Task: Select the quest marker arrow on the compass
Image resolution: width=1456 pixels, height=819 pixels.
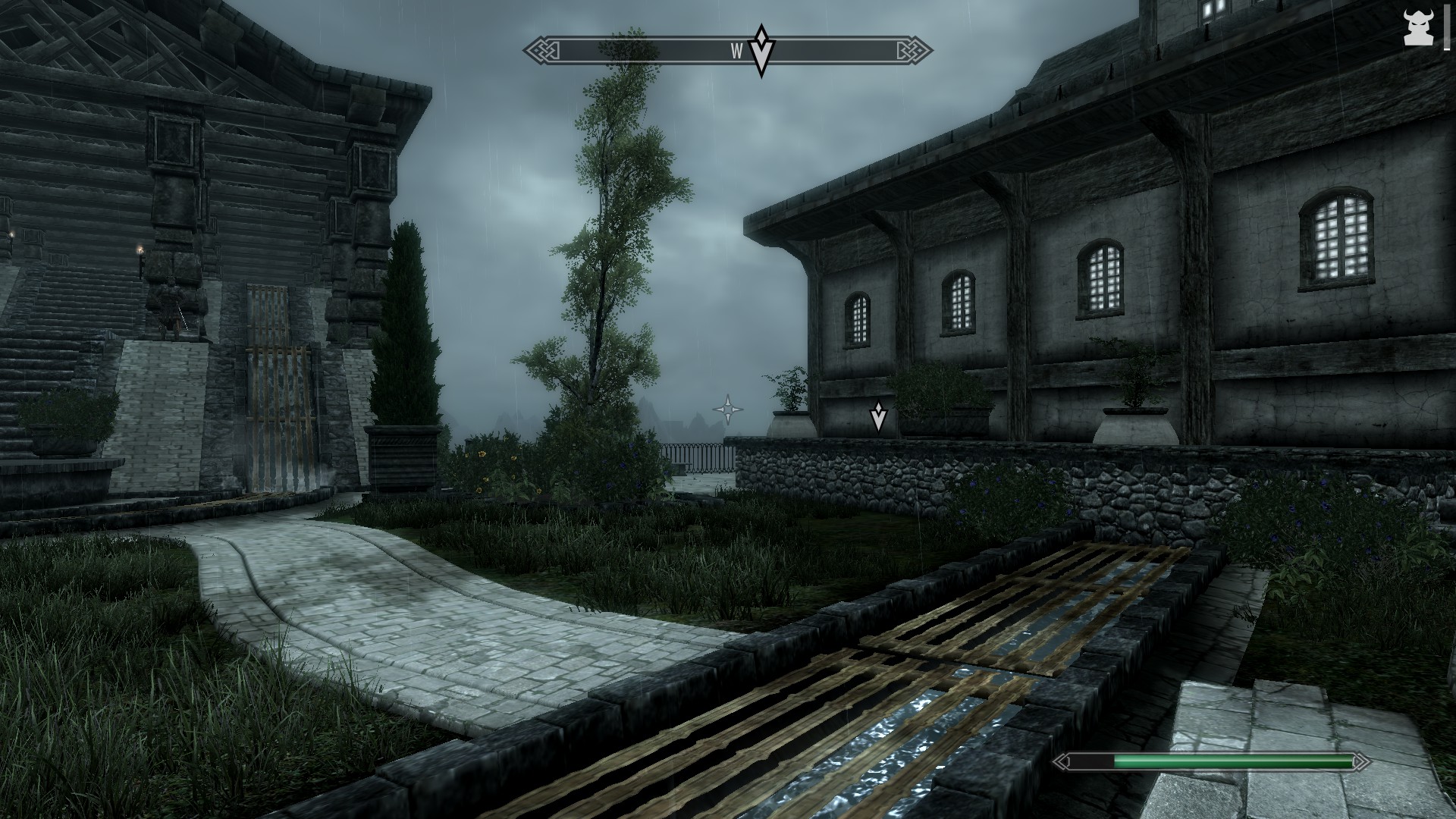Action: point(761,51)
